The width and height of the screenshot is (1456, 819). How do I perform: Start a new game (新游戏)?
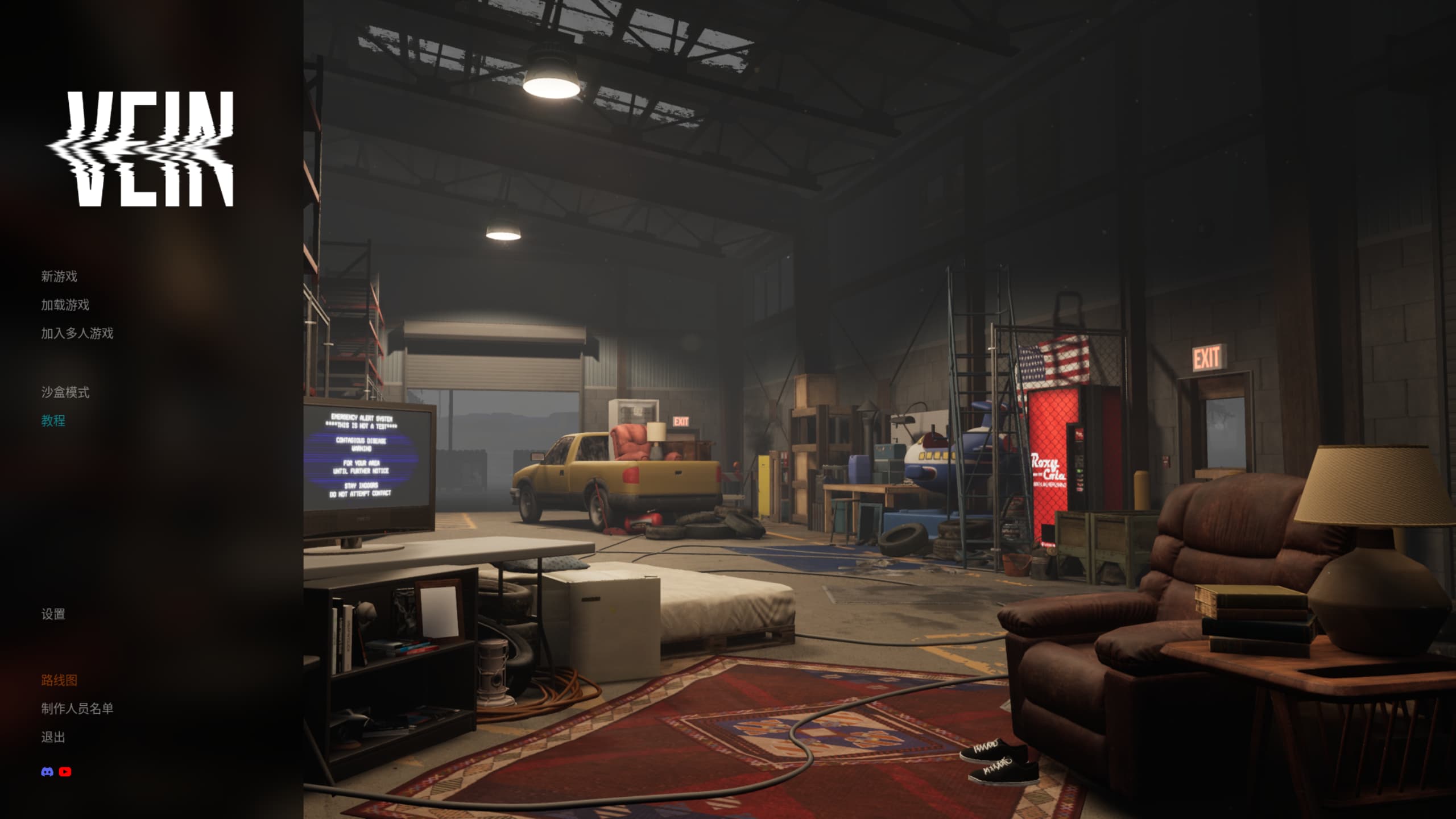coord(59,276)
